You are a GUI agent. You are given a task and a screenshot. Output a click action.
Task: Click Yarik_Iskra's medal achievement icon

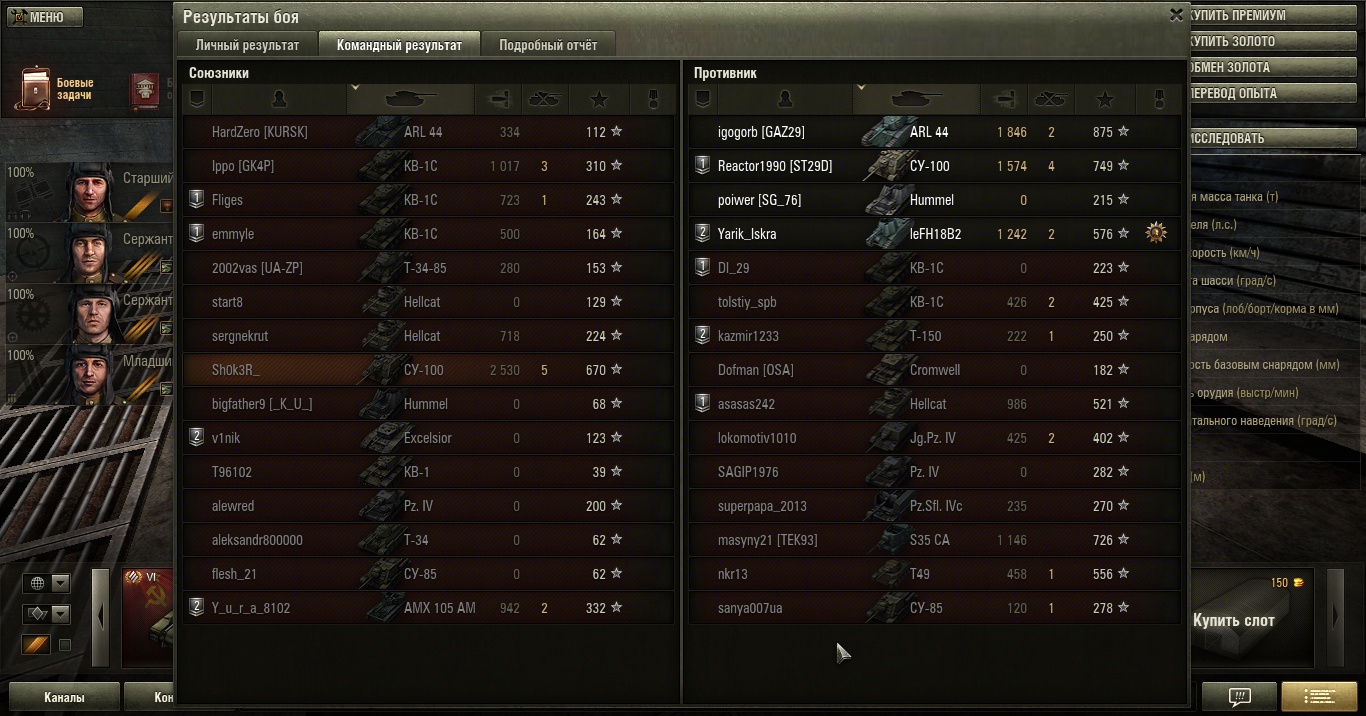click(x=1156, y=234)
